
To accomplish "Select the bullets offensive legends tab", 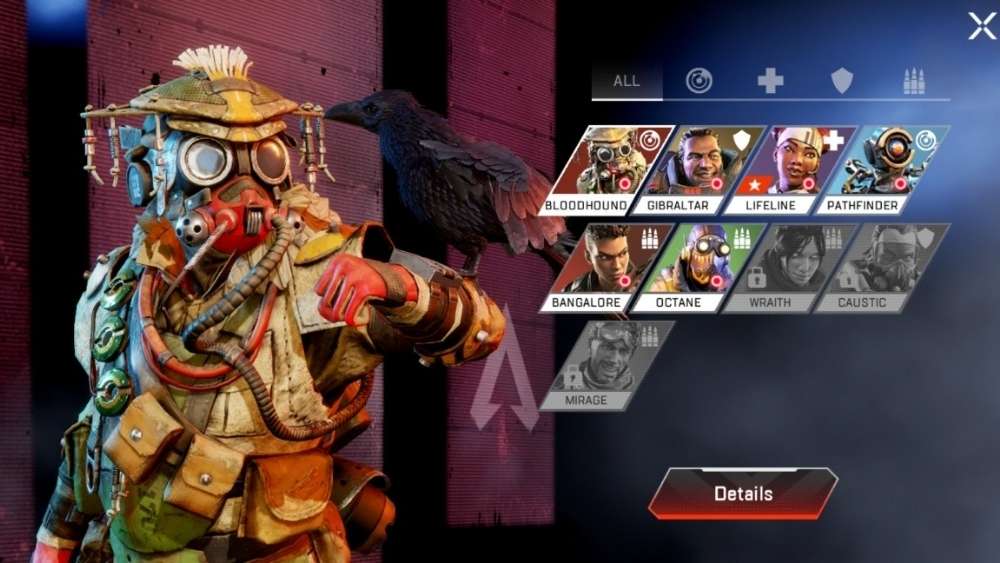I will coord(914,81).
